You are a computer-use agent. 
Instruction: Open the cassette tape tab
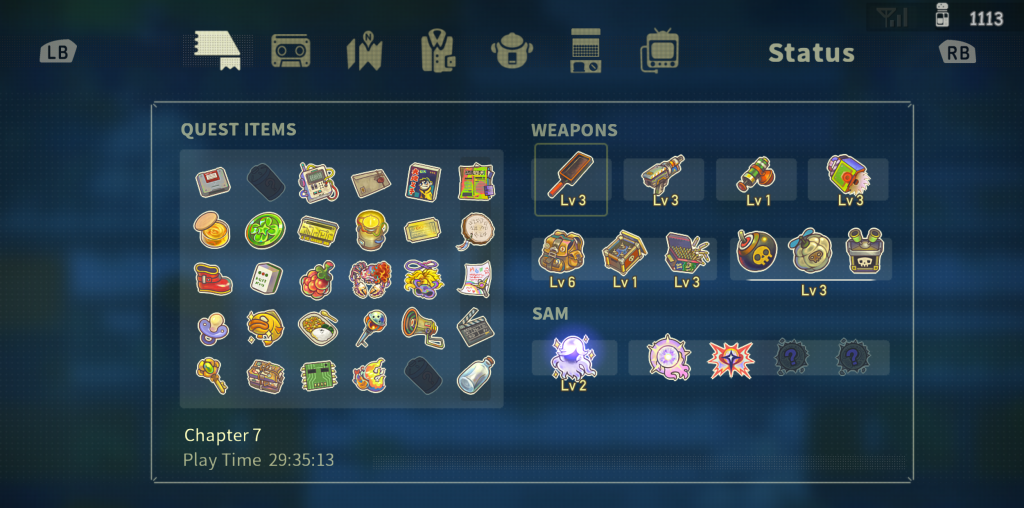pyautogui.click(x=291, y=51)
